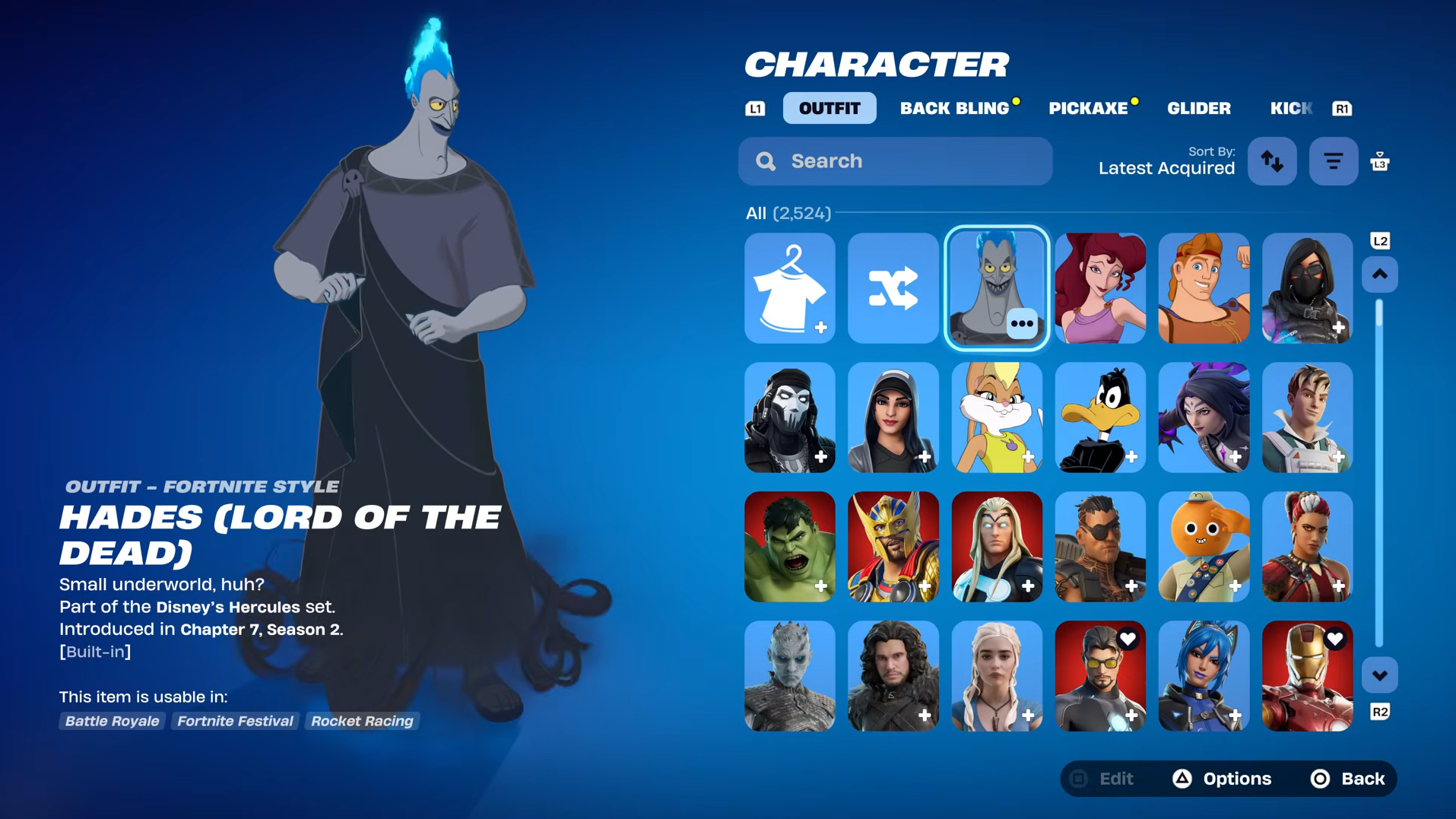Select the Glider tab
1456x819 pixels.
[x=1198, y=108]
